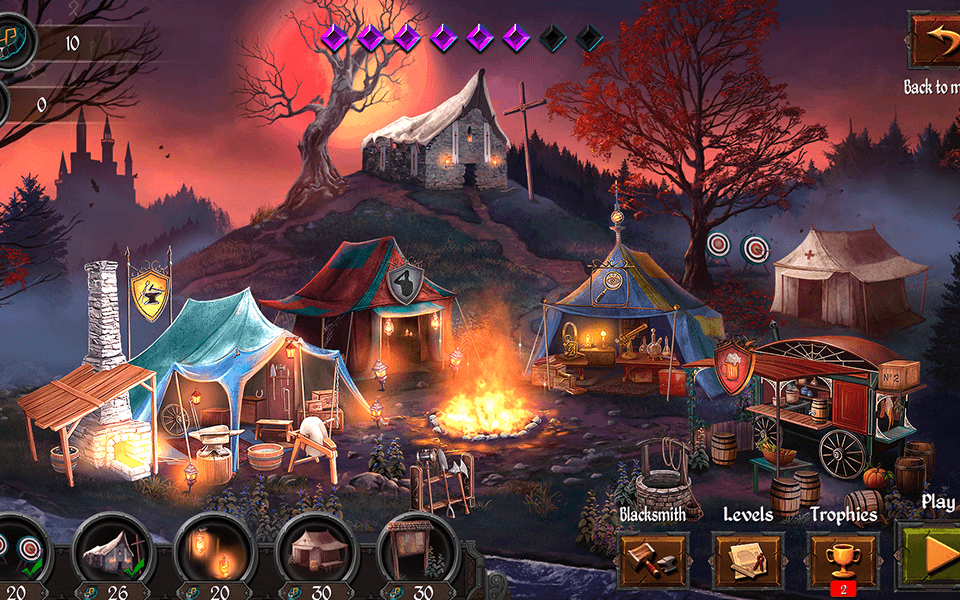Open the Levels map
Screen dimensions: 960x600
coord(748,559)
